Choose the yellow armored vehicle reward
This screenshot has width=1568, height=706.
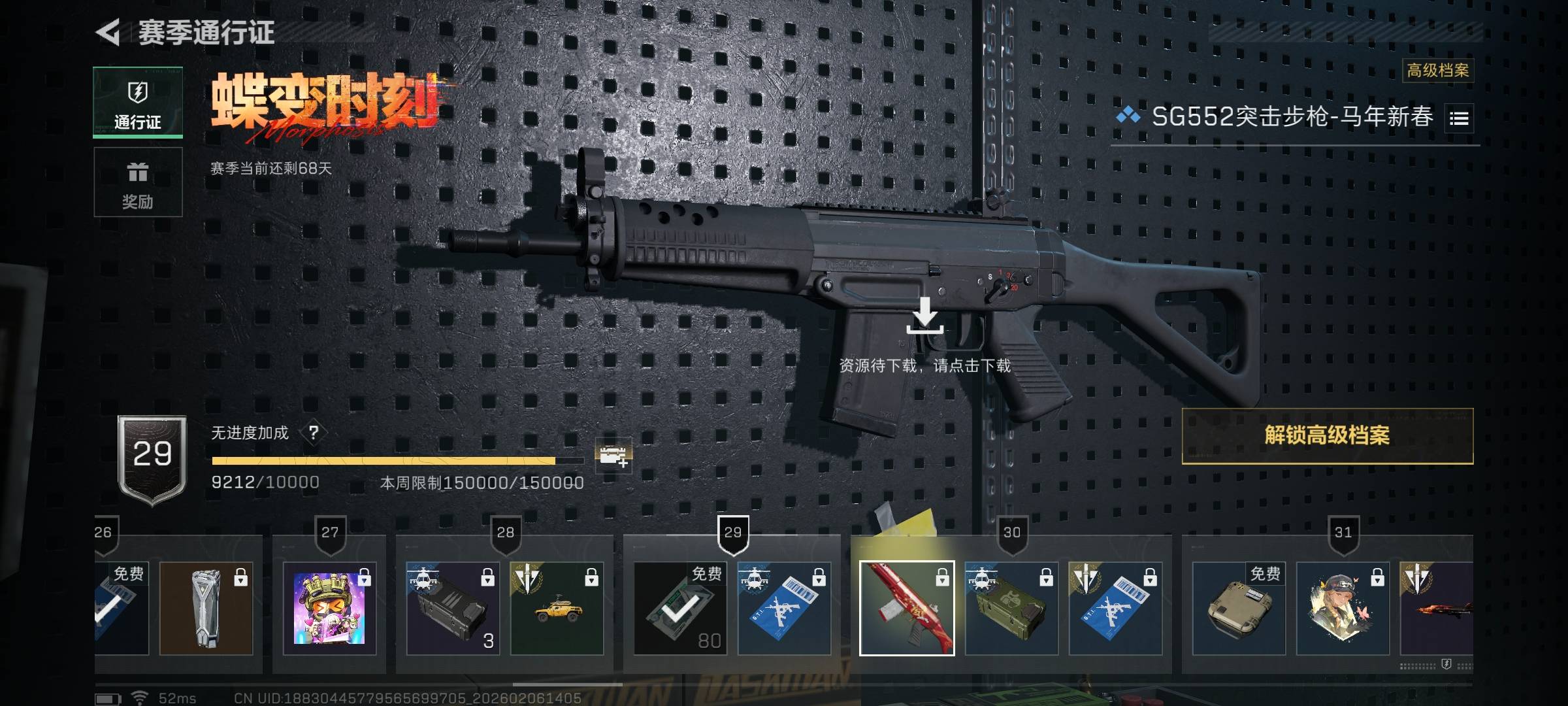[x=557, y=609]
